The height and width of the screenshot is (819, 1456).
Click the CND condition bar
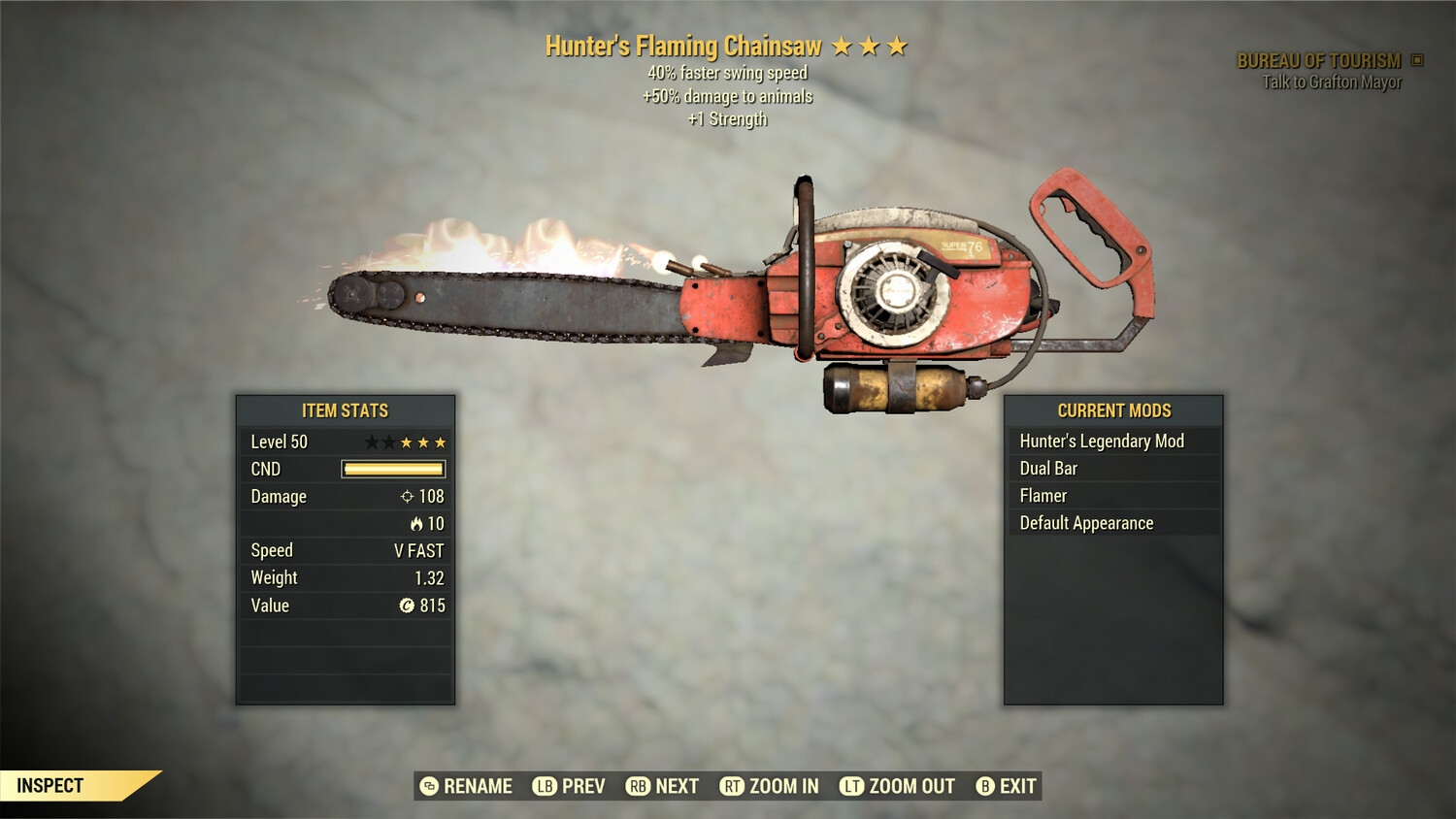[391, 469]
